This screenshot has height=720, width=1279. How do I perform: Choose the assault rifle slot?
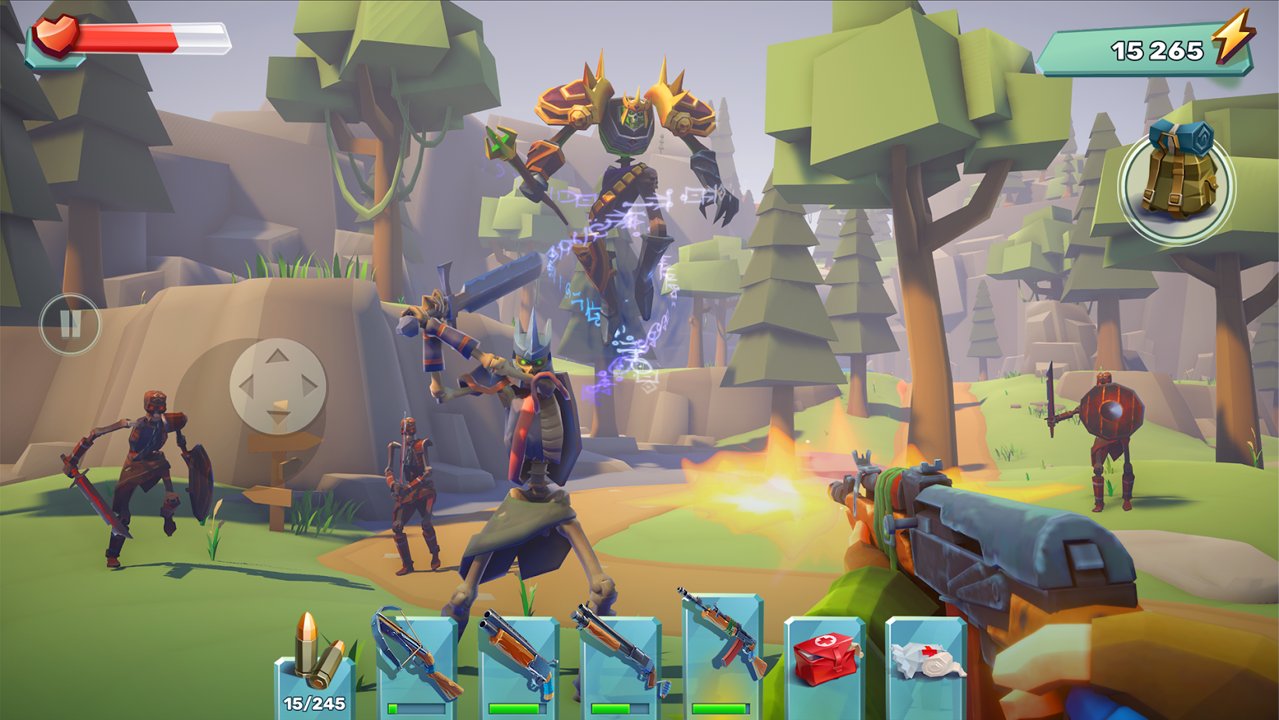click(x=721, y=655)
